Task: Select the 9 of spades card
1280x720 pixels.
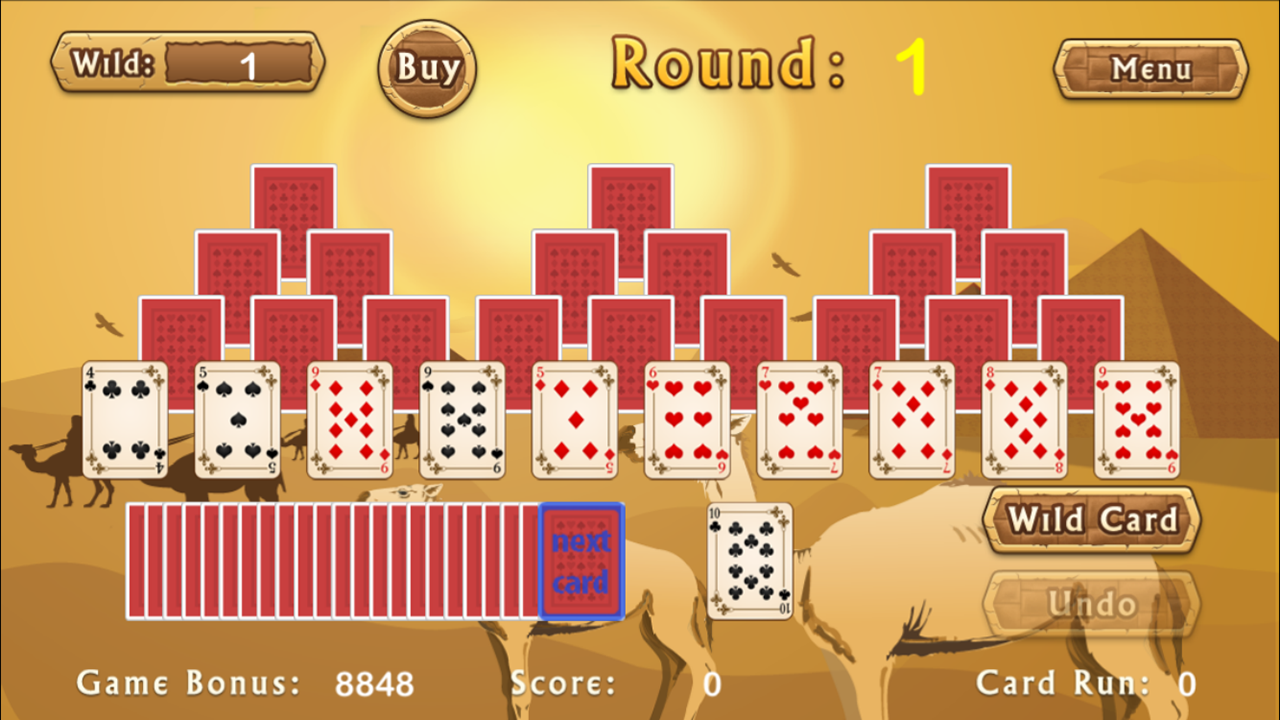Action: coord(461,420)
